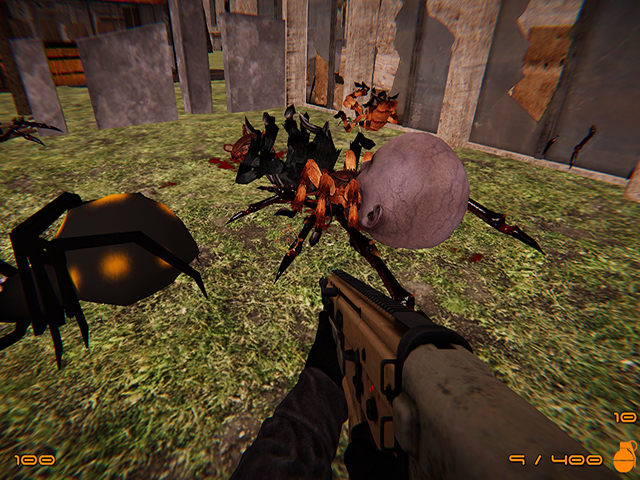Select the grenade icon
Image resolution: width=640 pixels, height=480 pixels.
point(624,457)
